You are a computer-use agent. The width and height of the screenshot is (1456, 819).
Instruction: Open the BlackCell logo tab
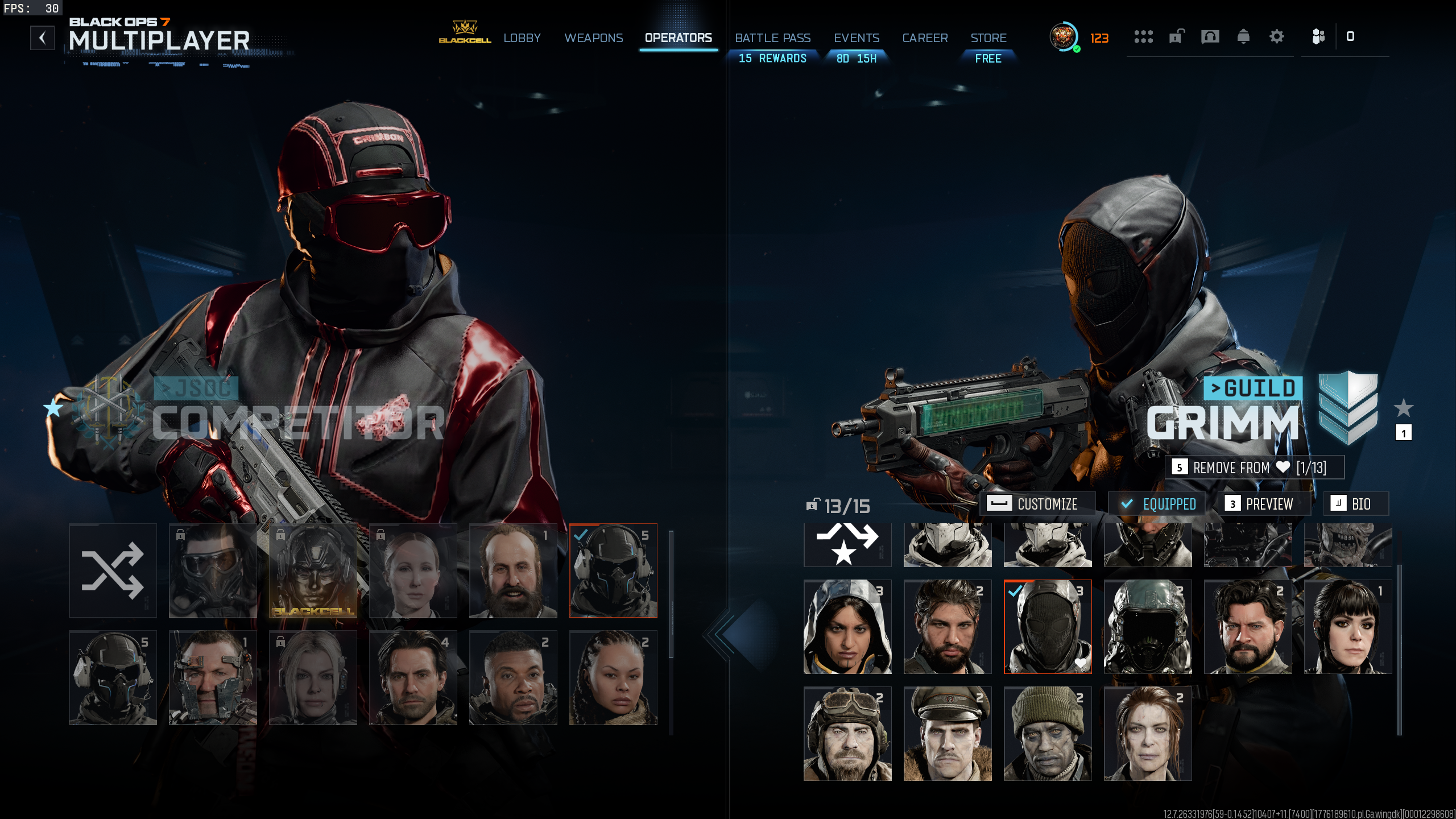(x=465, y=32)
